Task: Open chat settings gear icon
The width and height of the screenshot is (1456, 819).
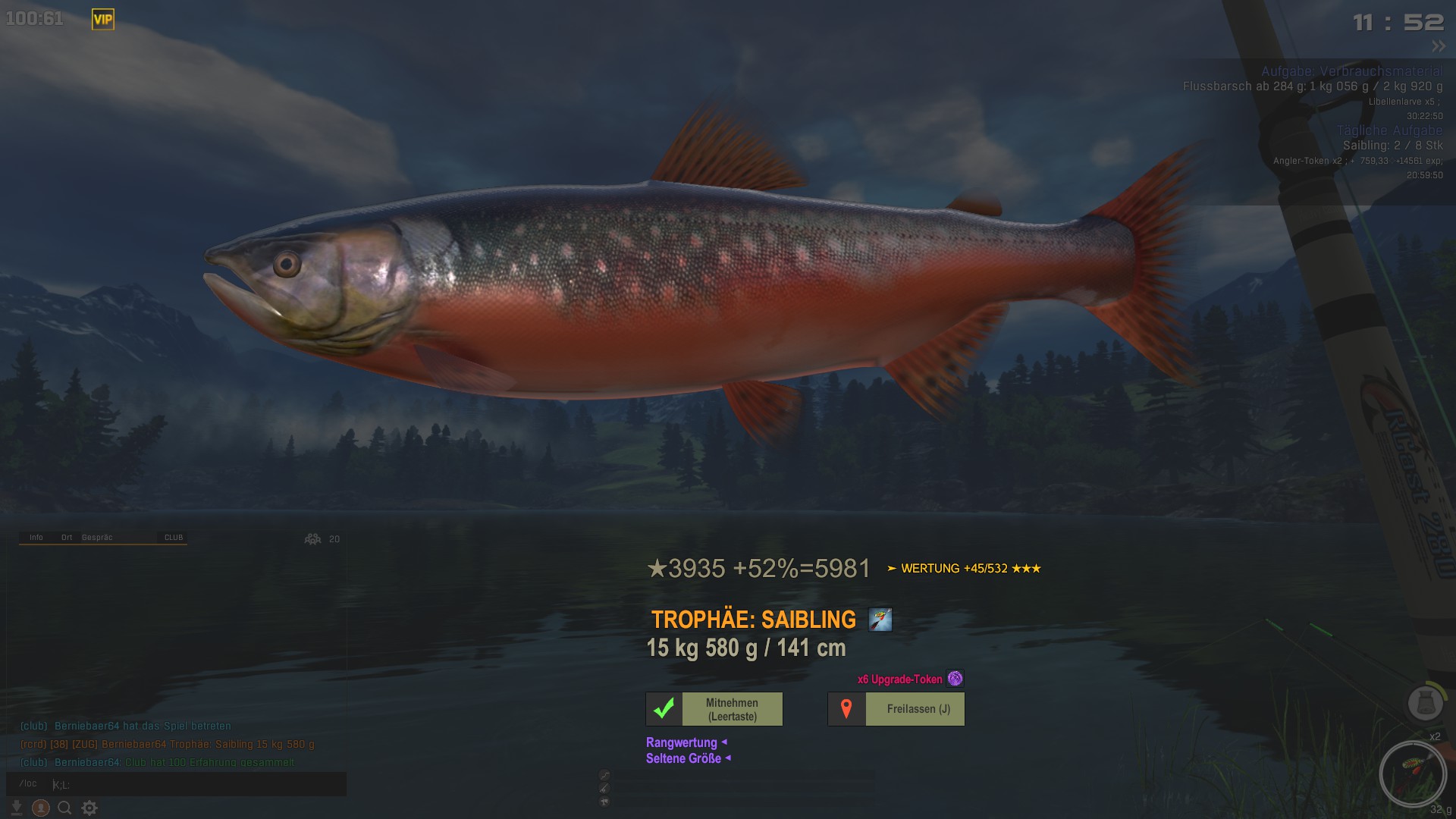Action: [89, 808]
